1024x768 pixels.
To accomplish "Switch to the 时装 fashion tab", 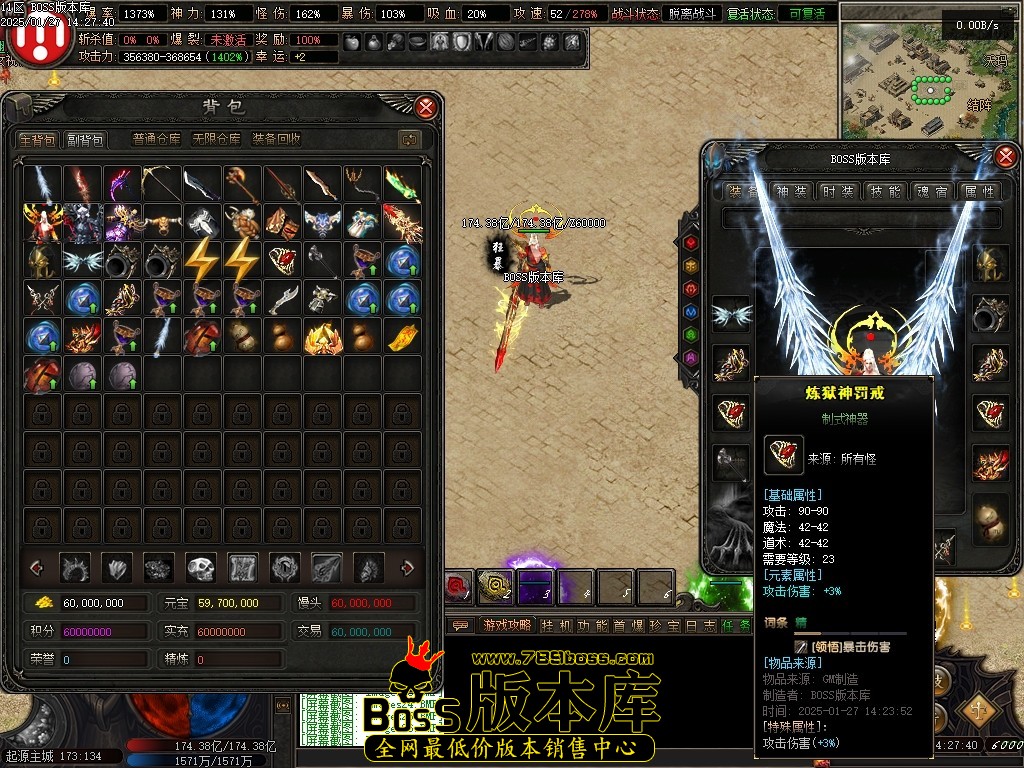I will click(837, 191).
